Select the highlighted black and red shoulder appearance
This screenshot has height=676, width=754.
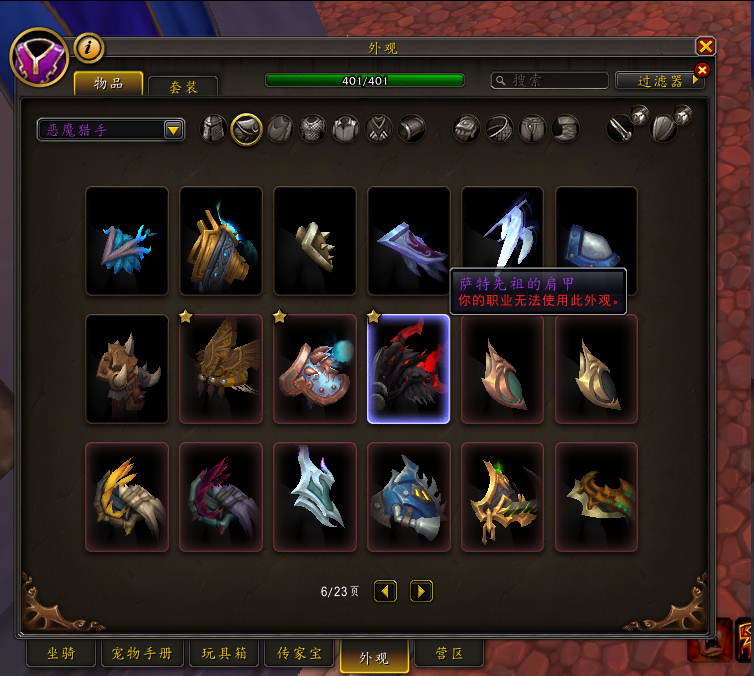pyautogui.click(x=409, y=369)
